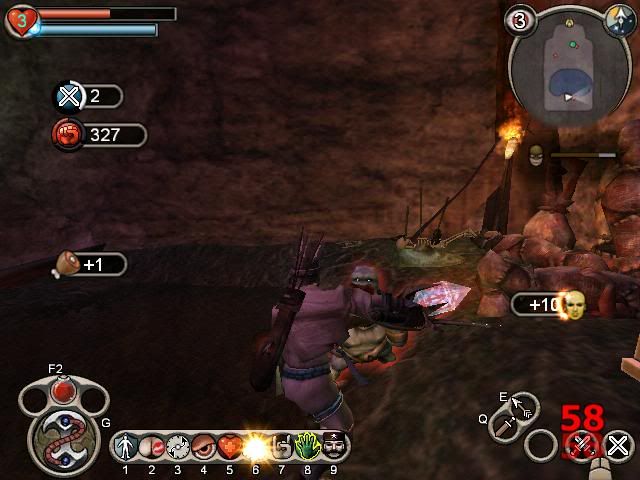Equip the sword melee weapon slot
Image resolution: width=640 pixels, height=480 pixels.
[507, 427]
